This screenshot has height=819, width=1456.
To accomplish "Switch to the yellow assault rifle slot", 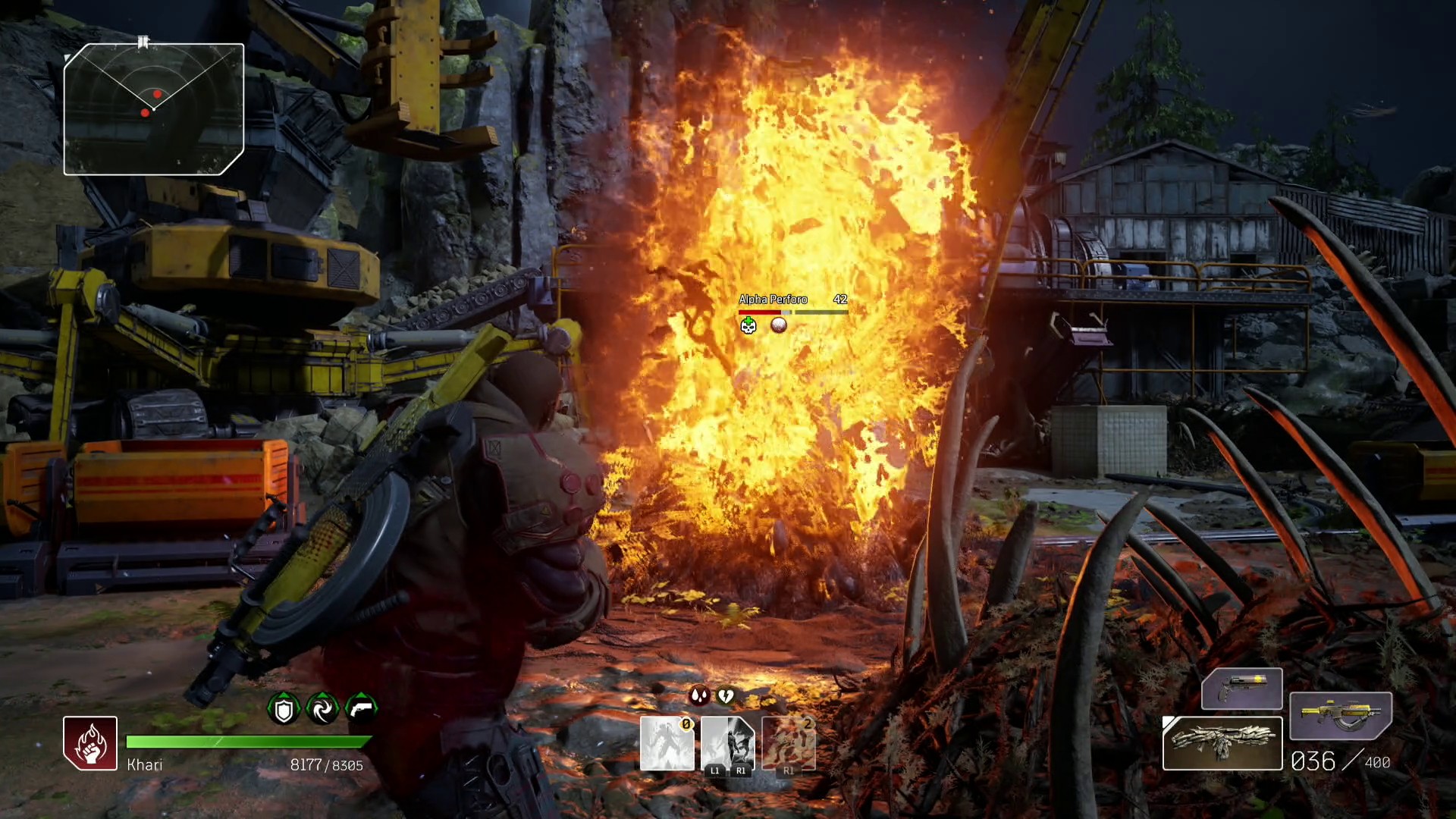I will (x=1340, y=716).
